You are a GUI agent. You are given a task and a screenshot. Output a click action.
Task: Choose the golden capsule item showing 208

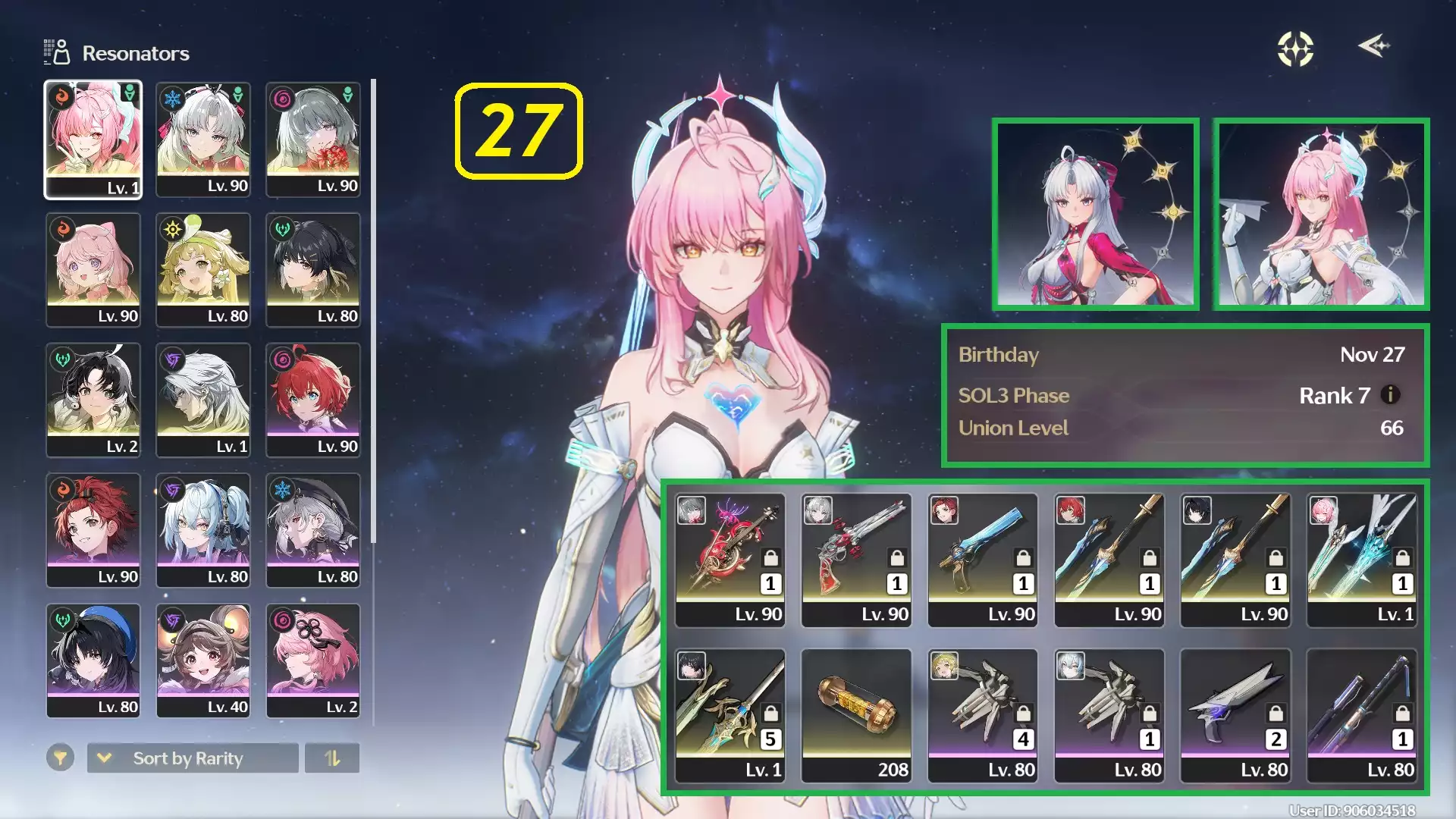click(856, 715)
